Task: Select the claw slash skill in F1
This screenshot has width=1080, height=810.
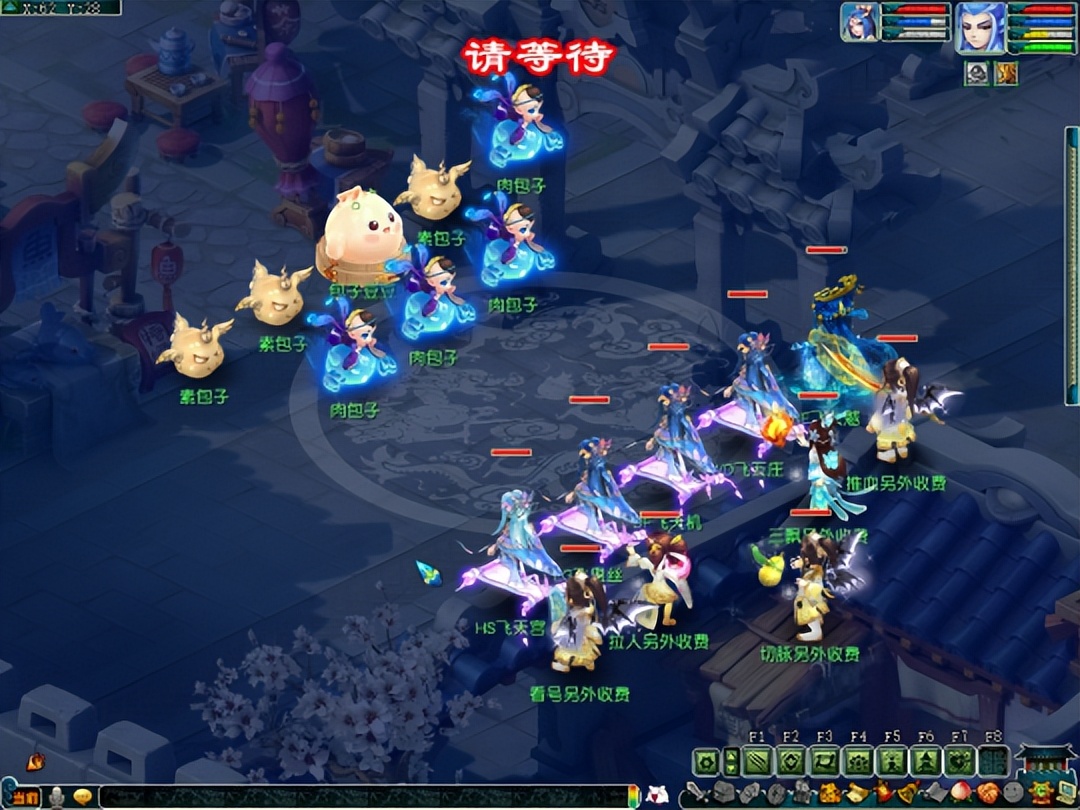Action: pyautogui.click(x=757, y=763)
